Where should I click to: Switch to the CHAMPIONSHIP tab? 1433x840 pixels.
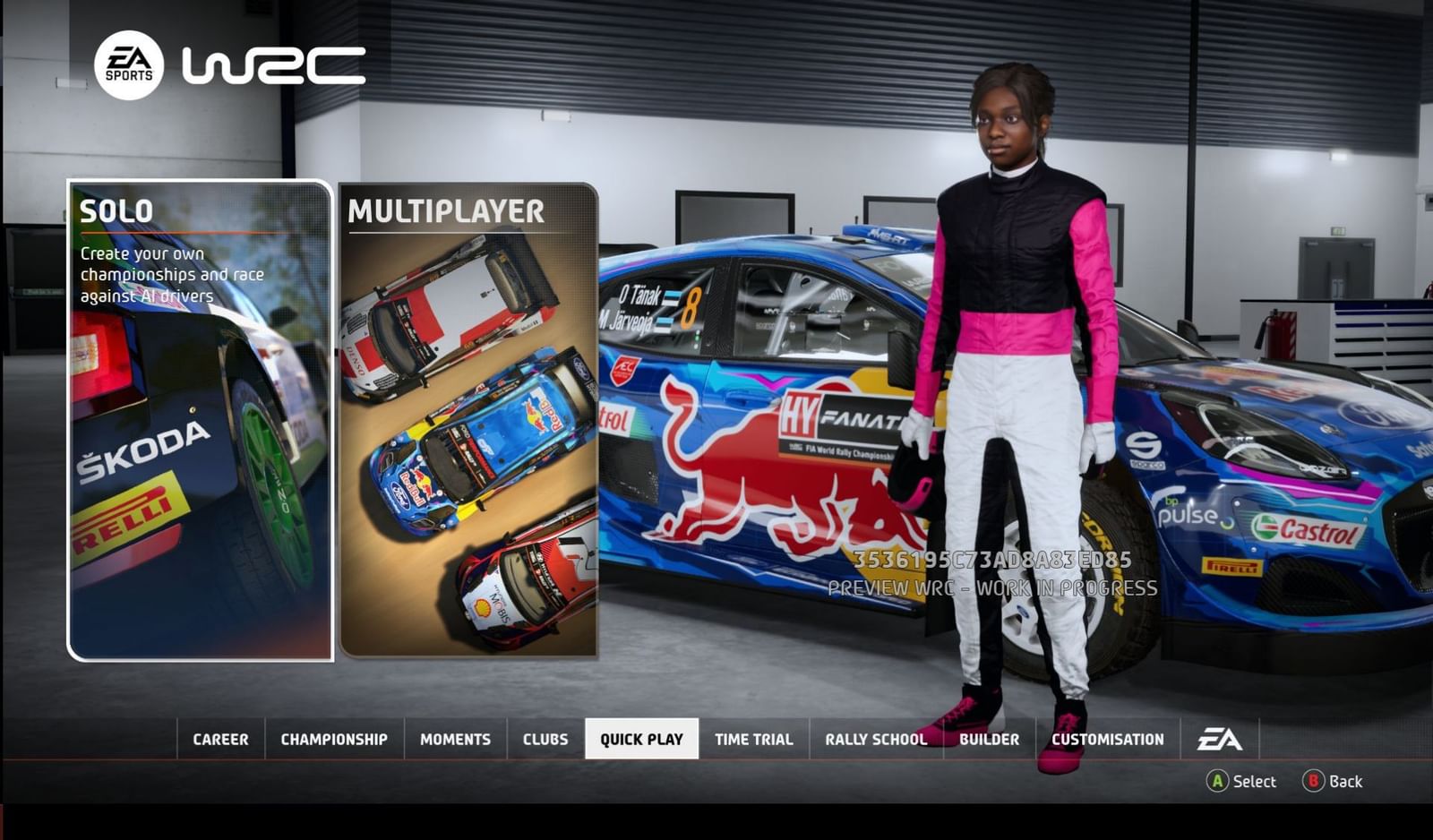click(332, 739)
